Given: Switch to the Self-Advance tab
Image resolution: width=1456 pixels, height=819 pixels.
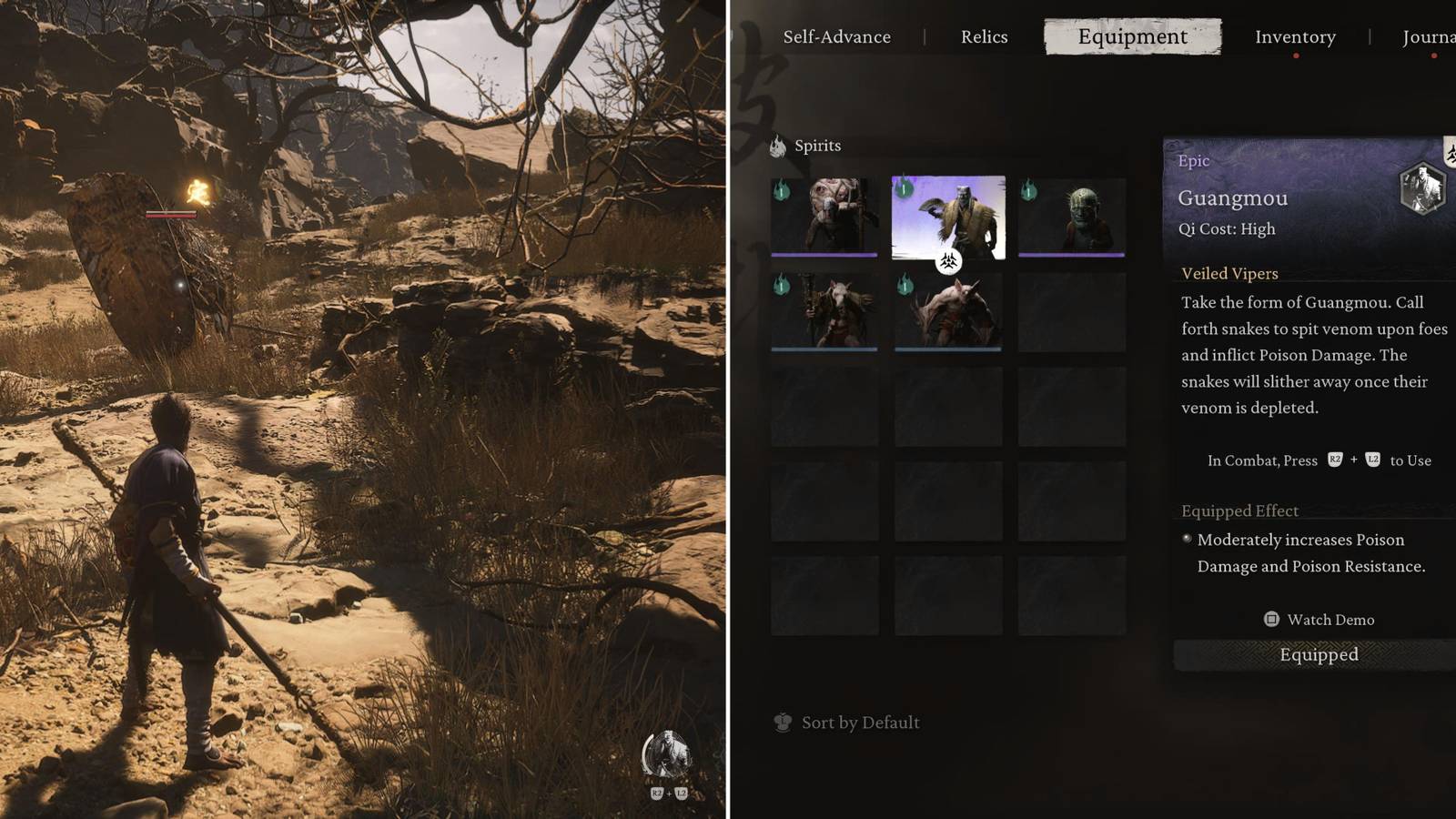Looking at the screenshot, I should coord(836,36).
